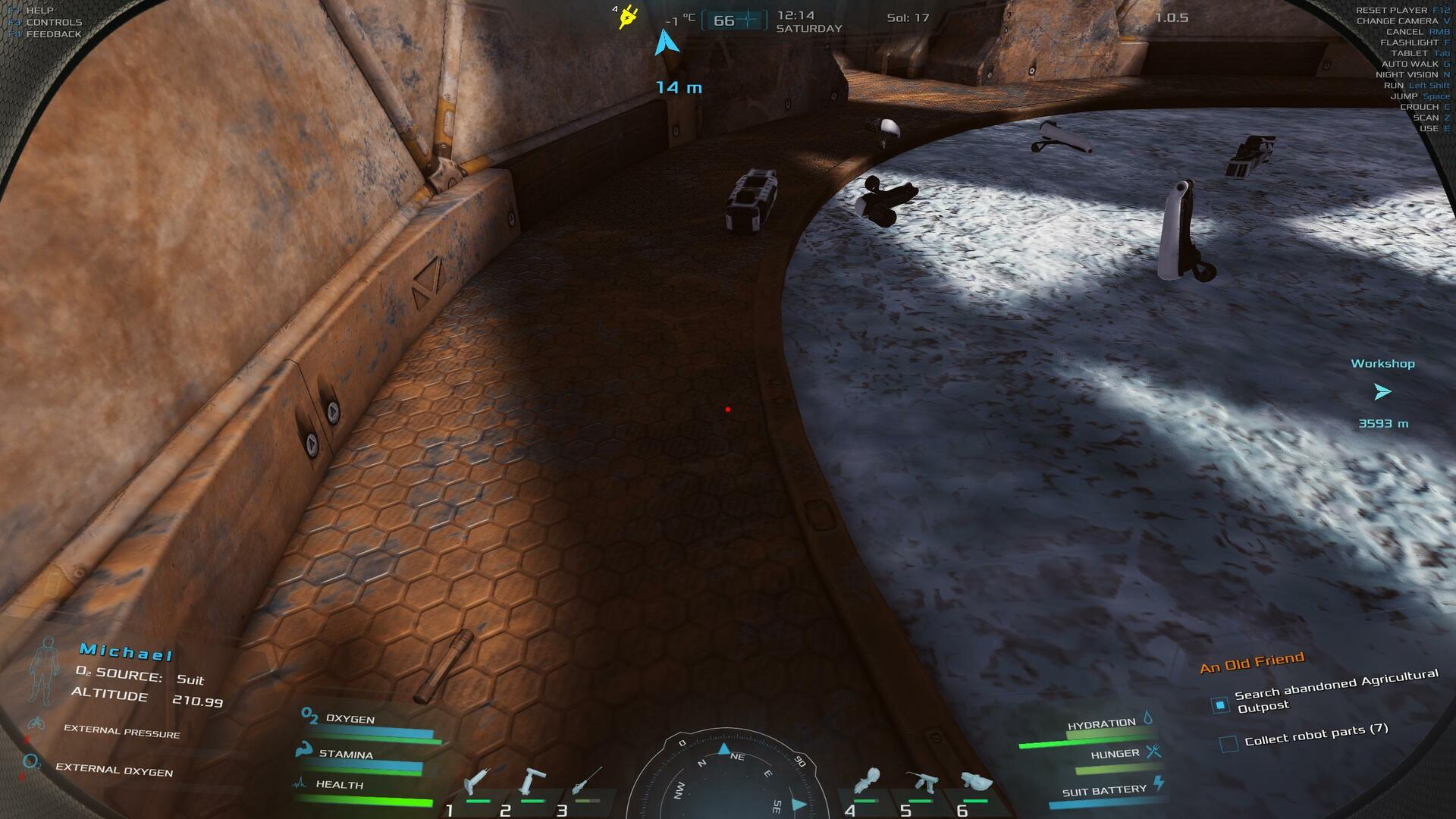
Task: Click the yellow power plug icon
Action: click(627, 17)
